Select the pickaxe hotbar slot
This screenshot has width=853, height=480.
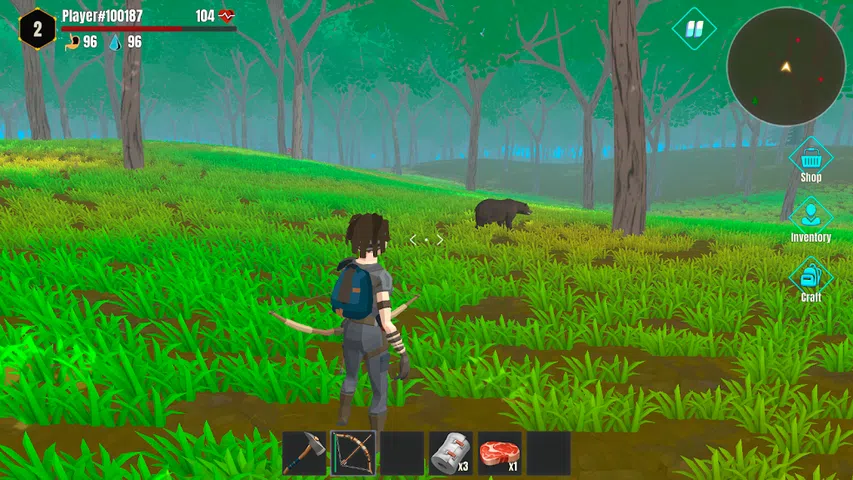[x=304, y=453]
